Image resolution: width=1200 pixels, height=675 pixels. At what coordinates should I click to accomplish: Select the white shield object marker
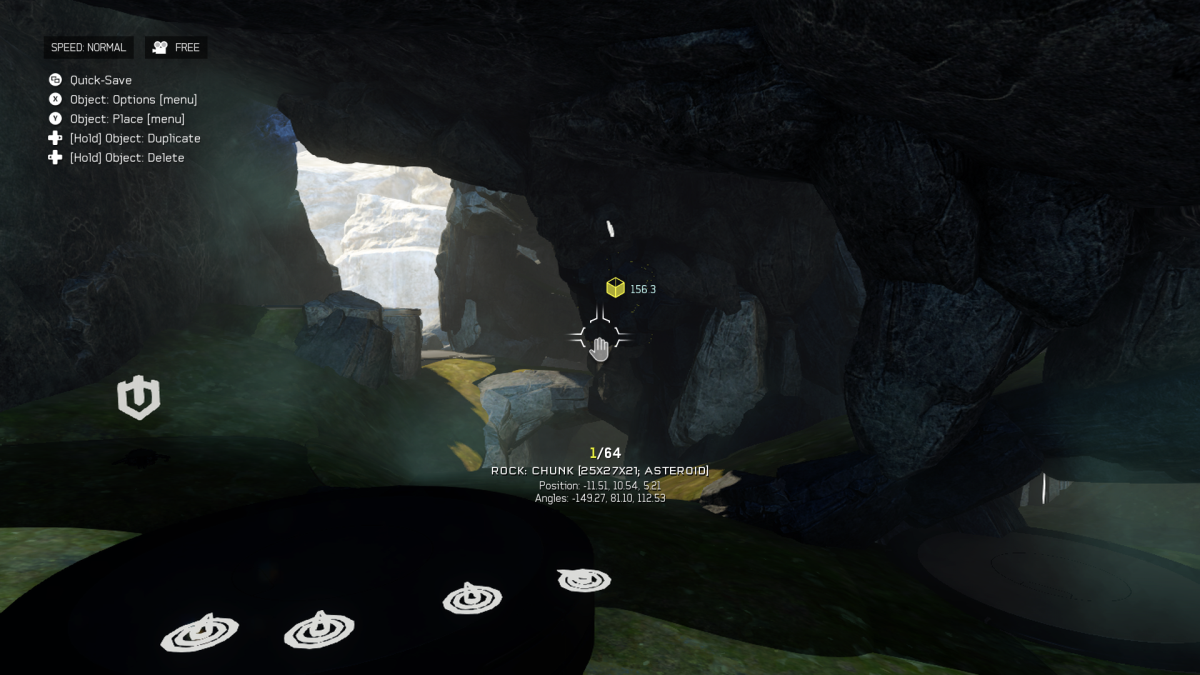click(138, 397)
